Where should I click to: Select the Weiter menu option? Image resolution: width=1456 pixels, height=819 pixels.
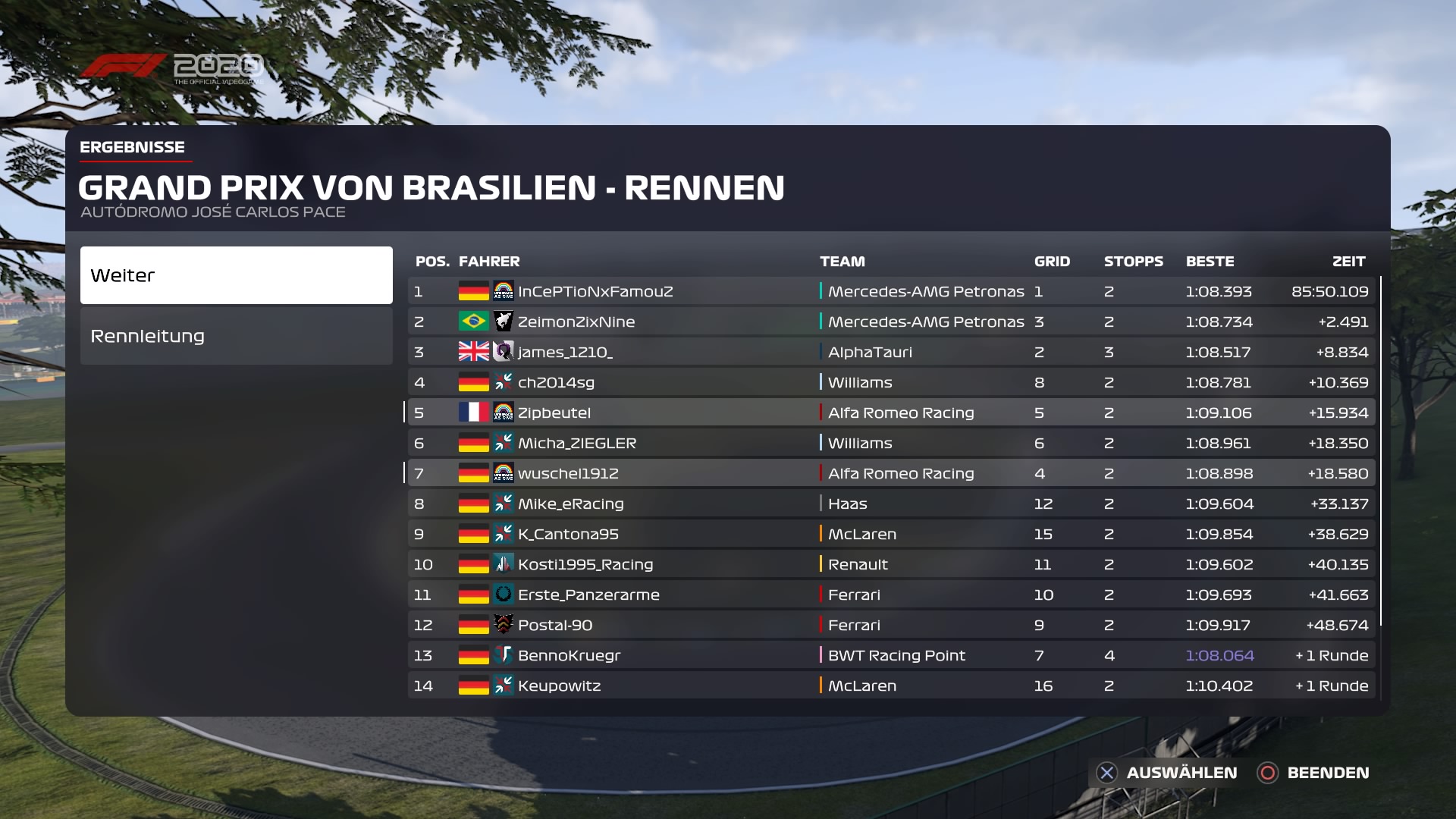(236, 275)
